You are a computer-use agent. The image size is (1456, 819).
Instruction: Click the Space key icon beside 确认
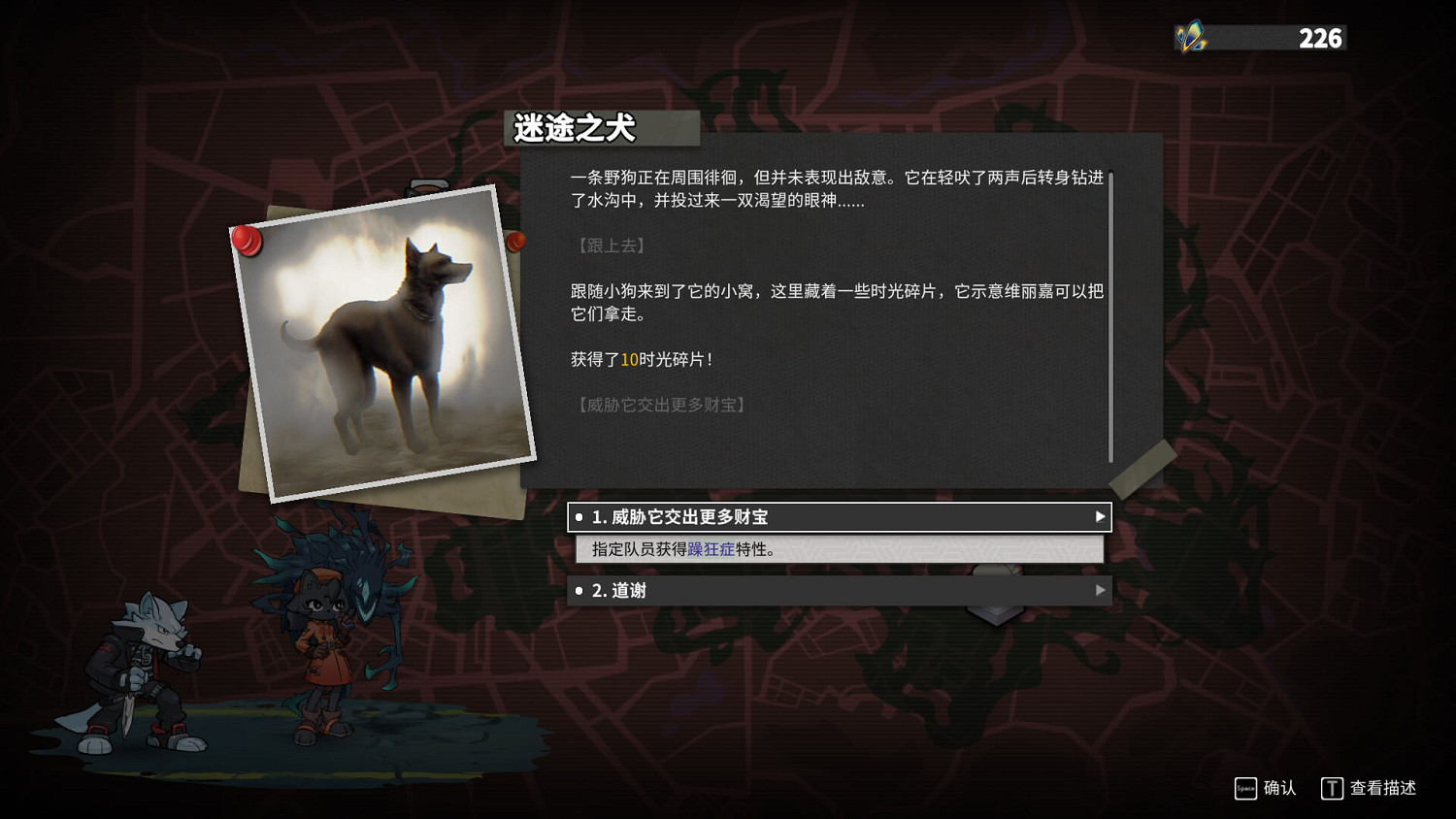click(1245, 789)
